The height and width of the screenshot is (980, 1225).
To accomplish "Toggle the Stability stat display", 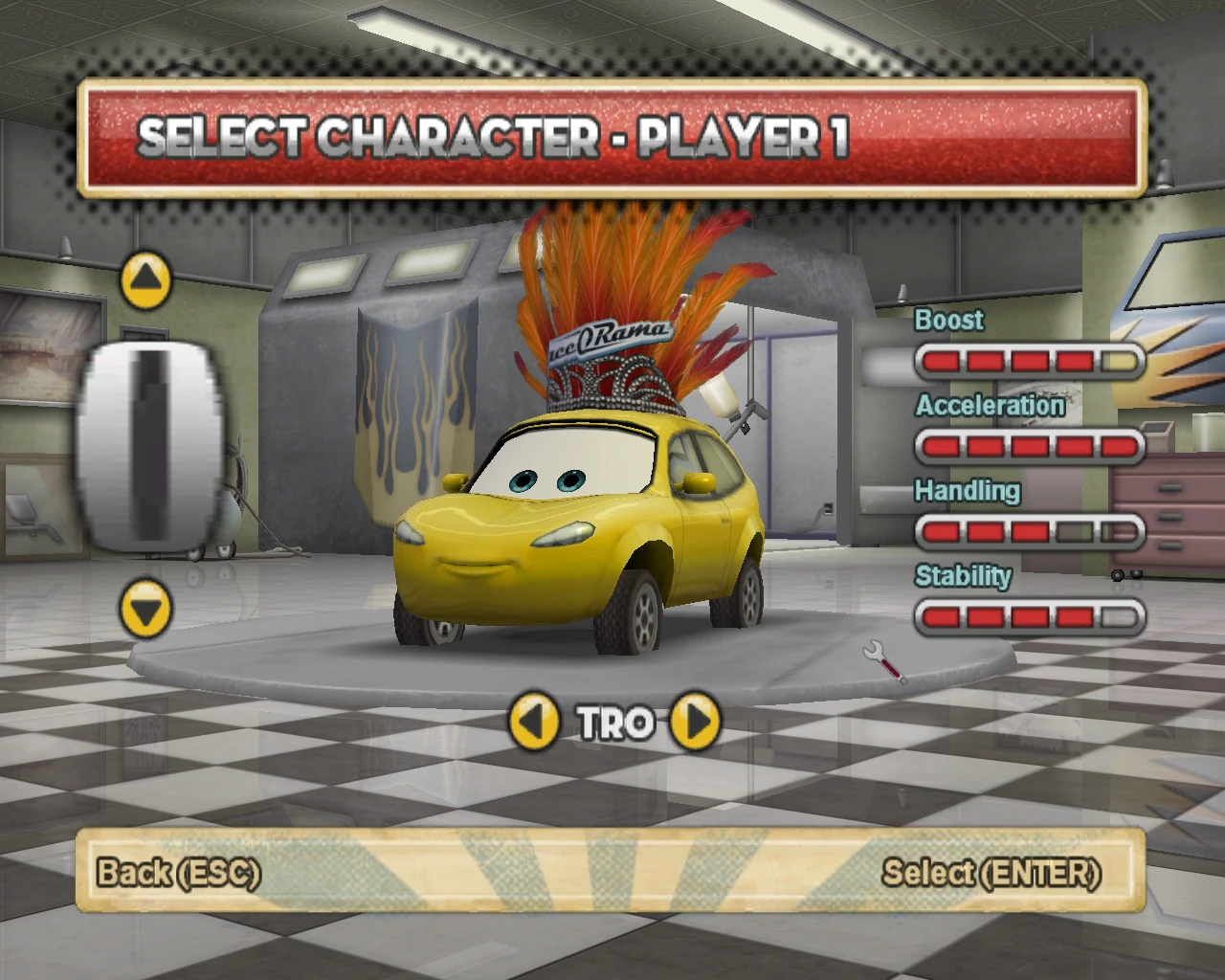I will pyautogui.click(x=1029, y=616).
